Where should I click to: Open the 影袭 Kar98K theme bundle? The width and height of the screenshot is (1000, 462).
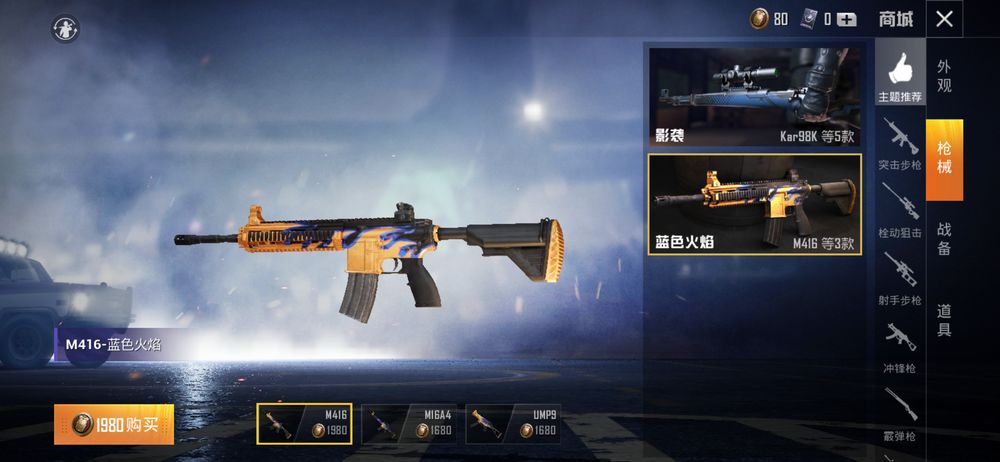pos(755,96)
